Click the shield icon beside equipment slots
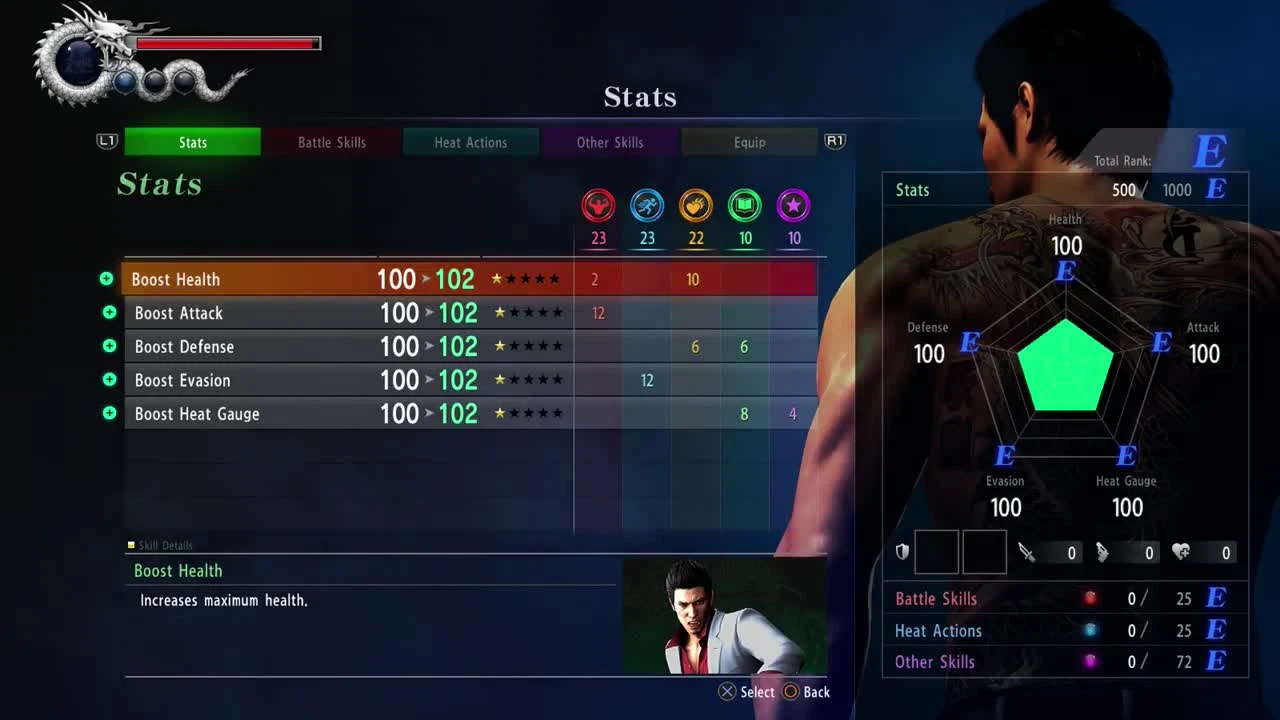The width and height of the screenshot is (1280, 720). [x=901, y=551]
